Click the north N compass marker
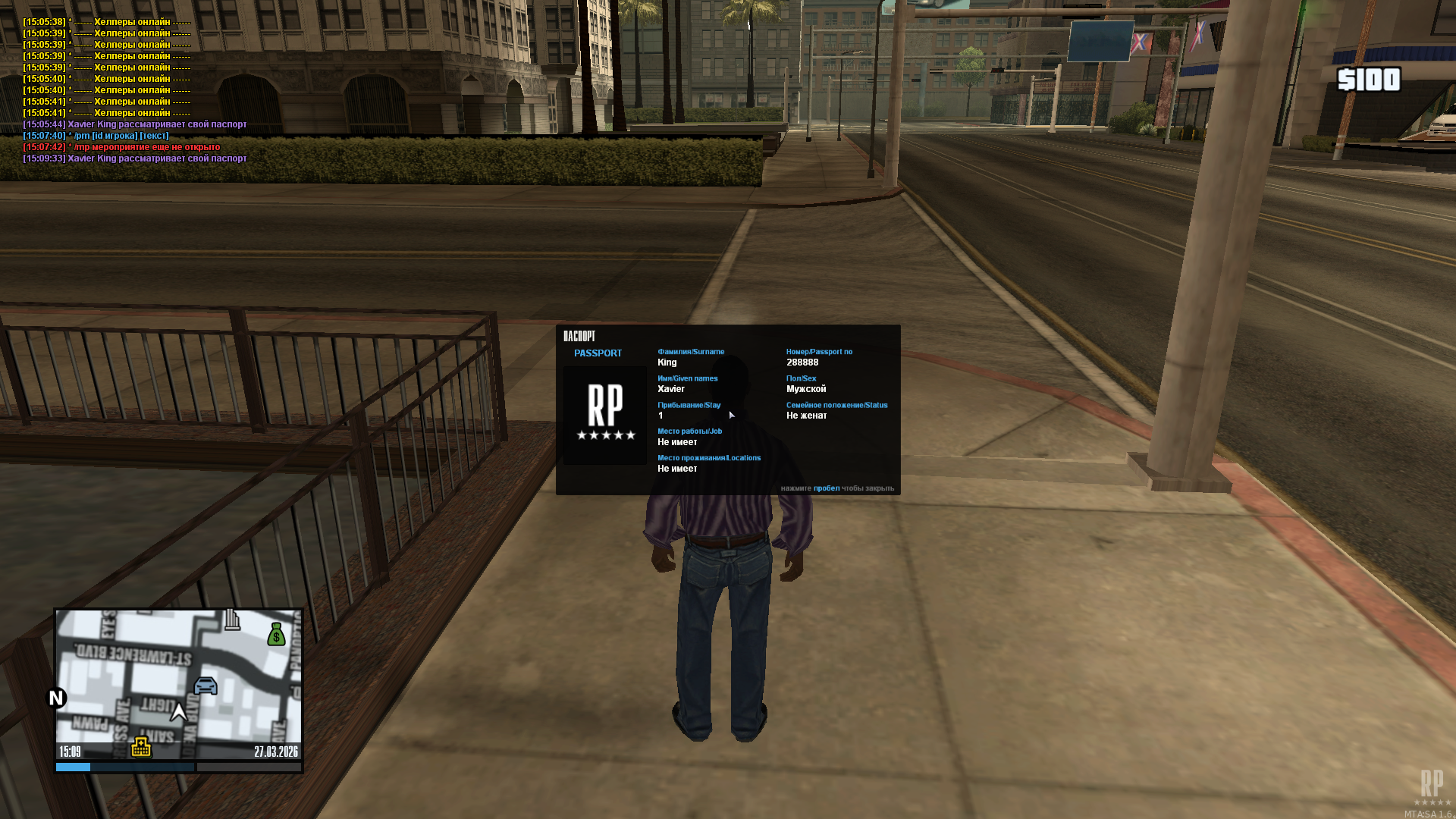 (x=57, y=698)
